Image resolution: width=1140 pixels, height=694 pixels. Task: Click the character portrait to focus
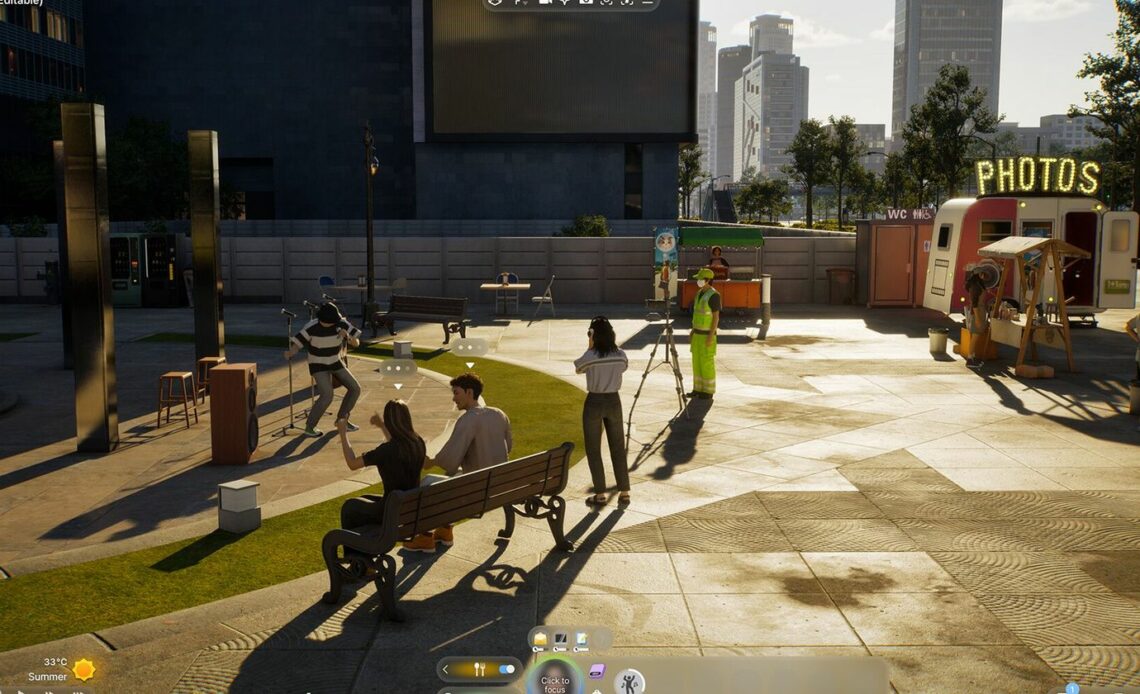554,678
